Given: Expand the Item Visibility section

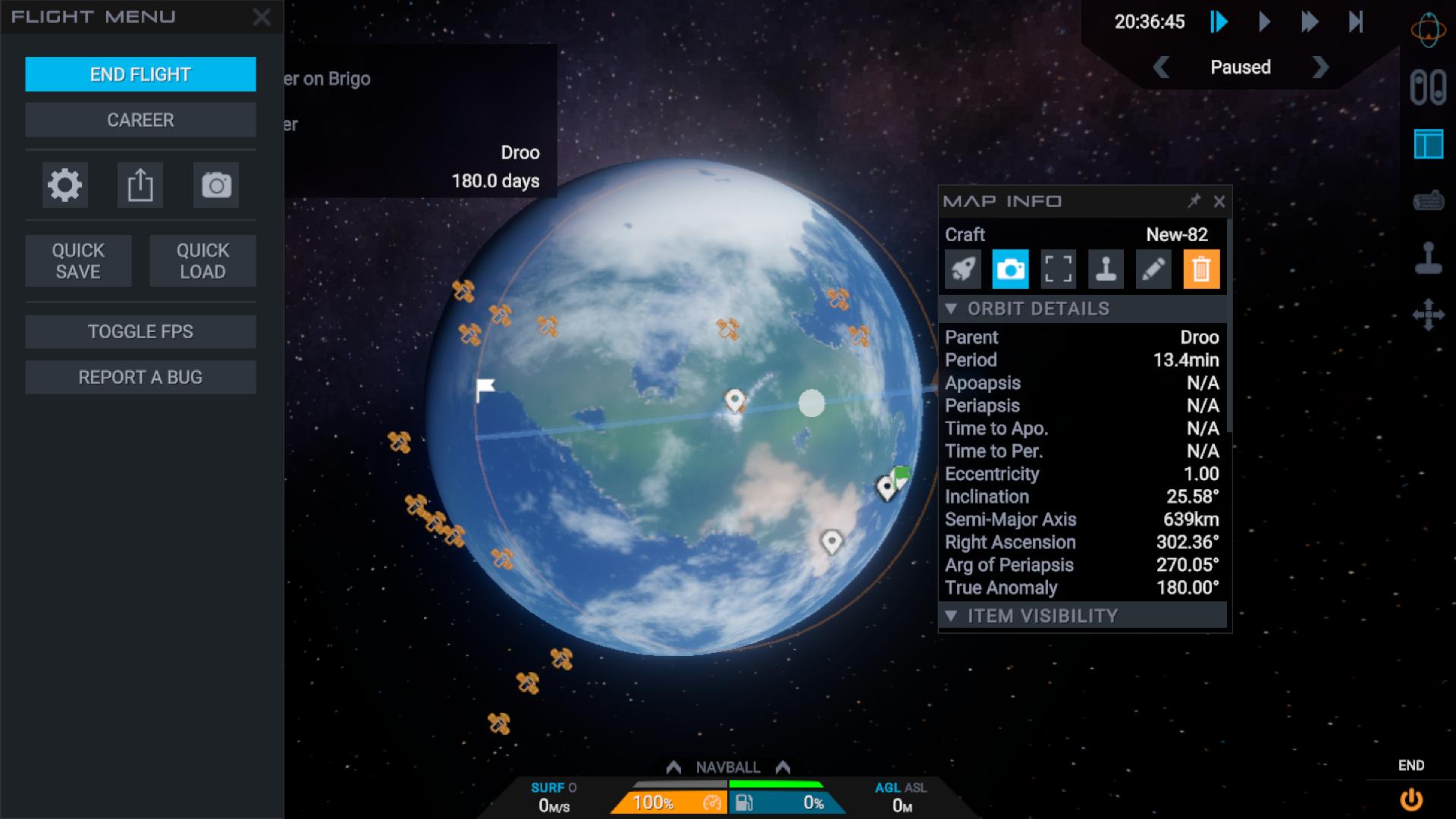Looking at the screenshot, I should (x=1043, y=616).
